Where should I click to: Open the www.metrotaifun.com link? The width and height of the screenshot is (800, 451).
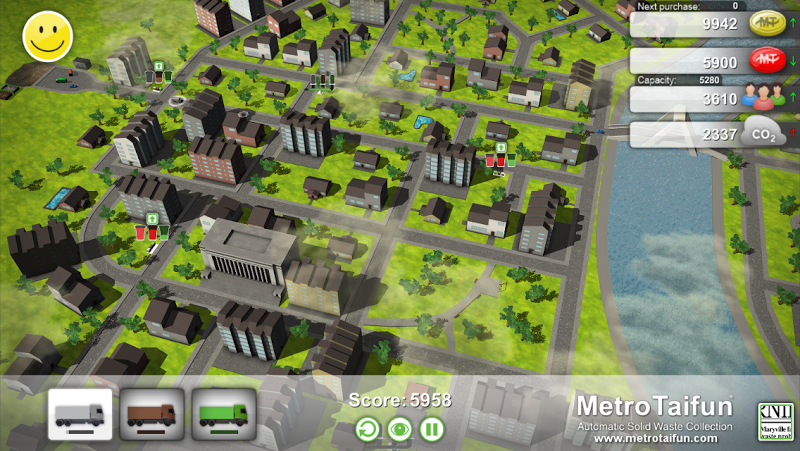(657, 438)
